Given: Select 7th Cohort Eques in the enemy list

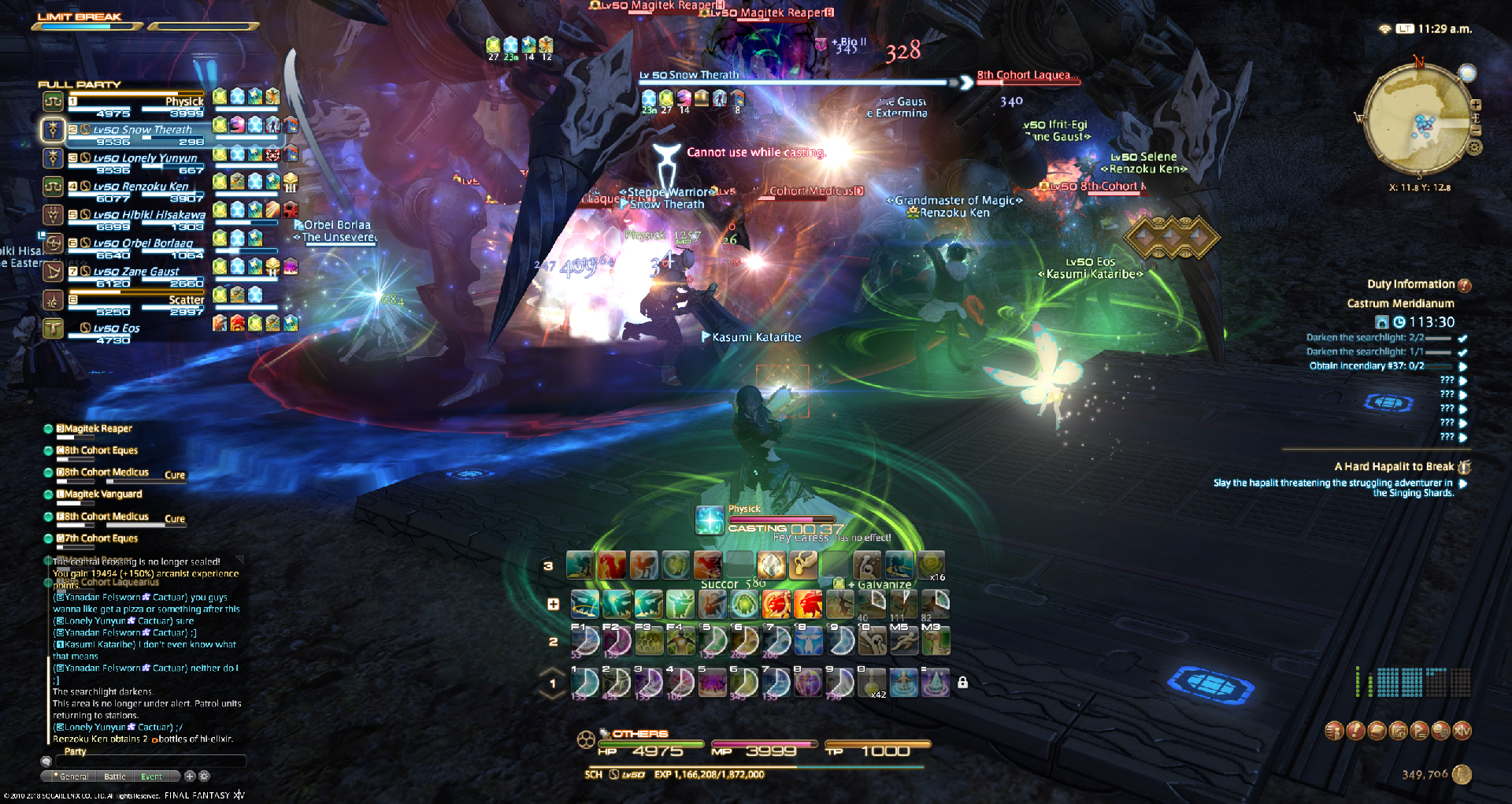Looking at the screenshot, I should pos(101,539).
